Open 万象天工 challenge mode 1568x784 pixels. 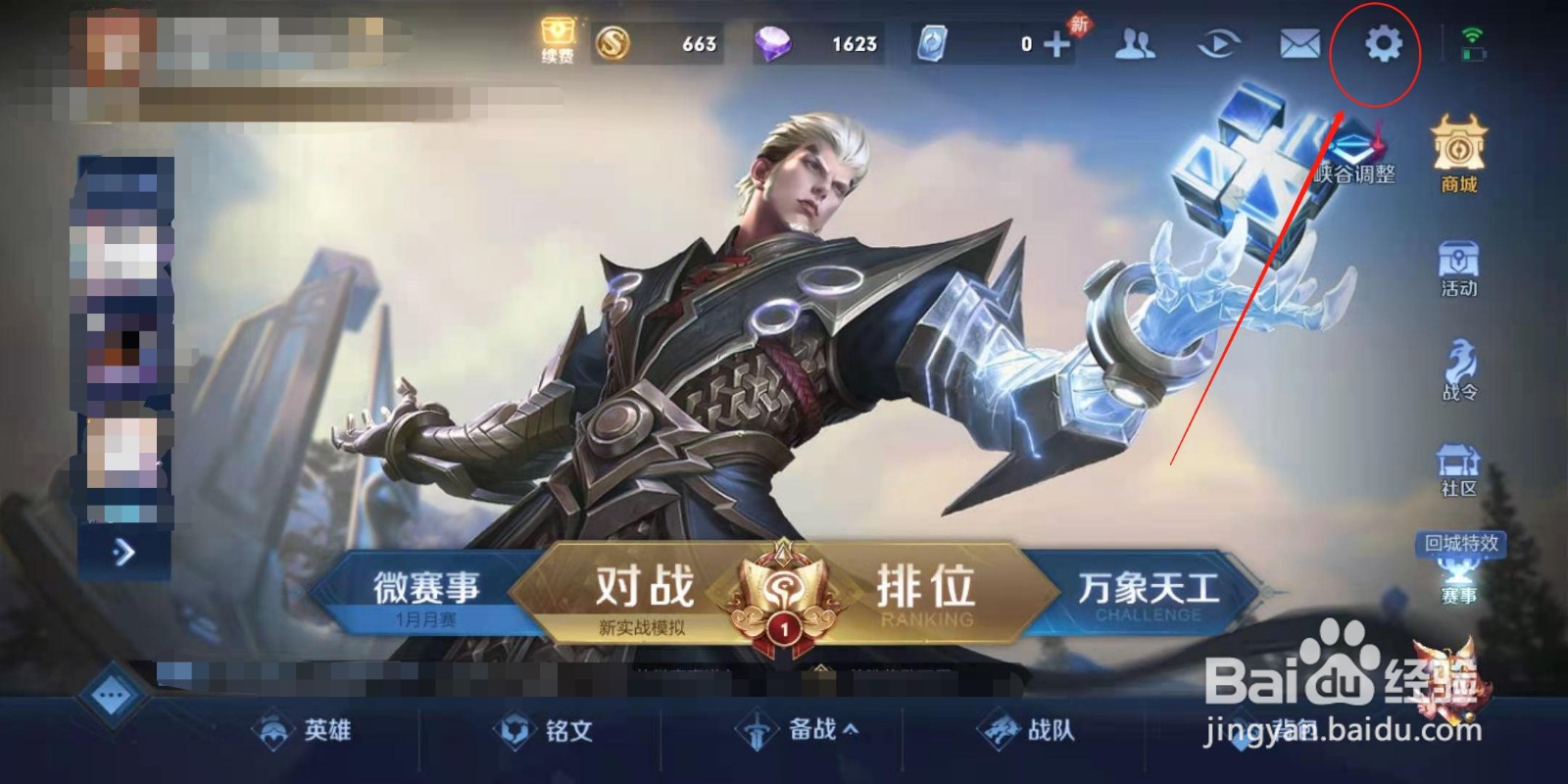click(x=1147, y=588)
